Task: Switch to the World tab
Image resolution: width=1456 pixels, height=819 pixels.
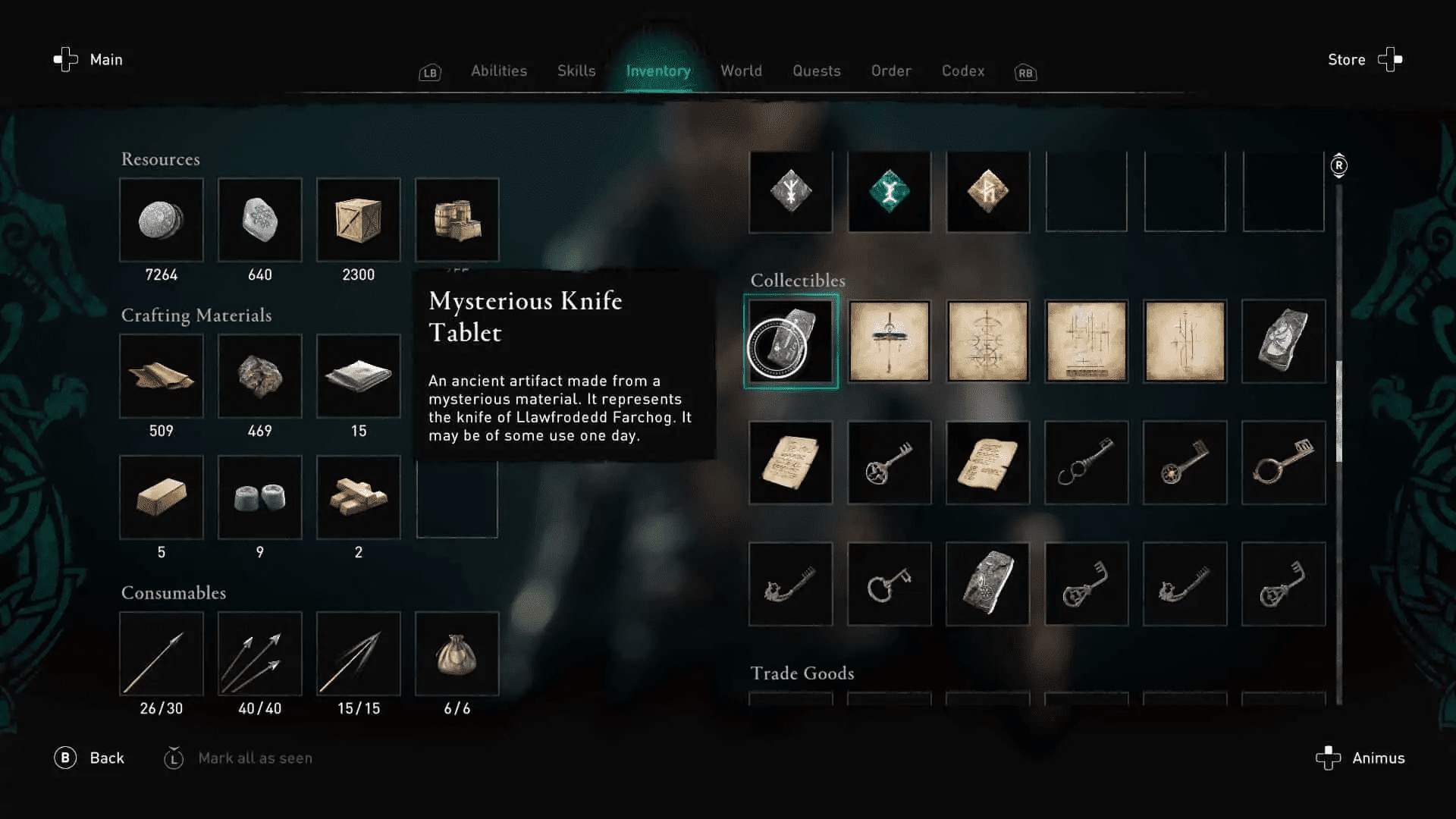Action: (x=741, y=71)
